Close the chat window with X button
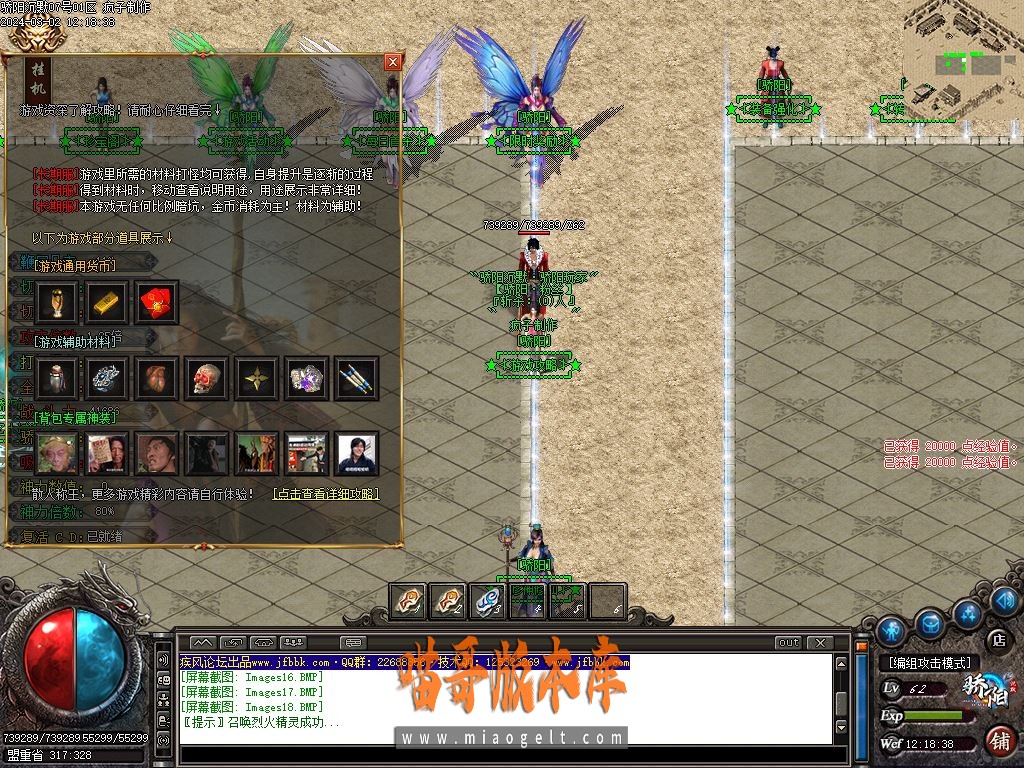Viewport: 1024px width, 768px height. 820,642
